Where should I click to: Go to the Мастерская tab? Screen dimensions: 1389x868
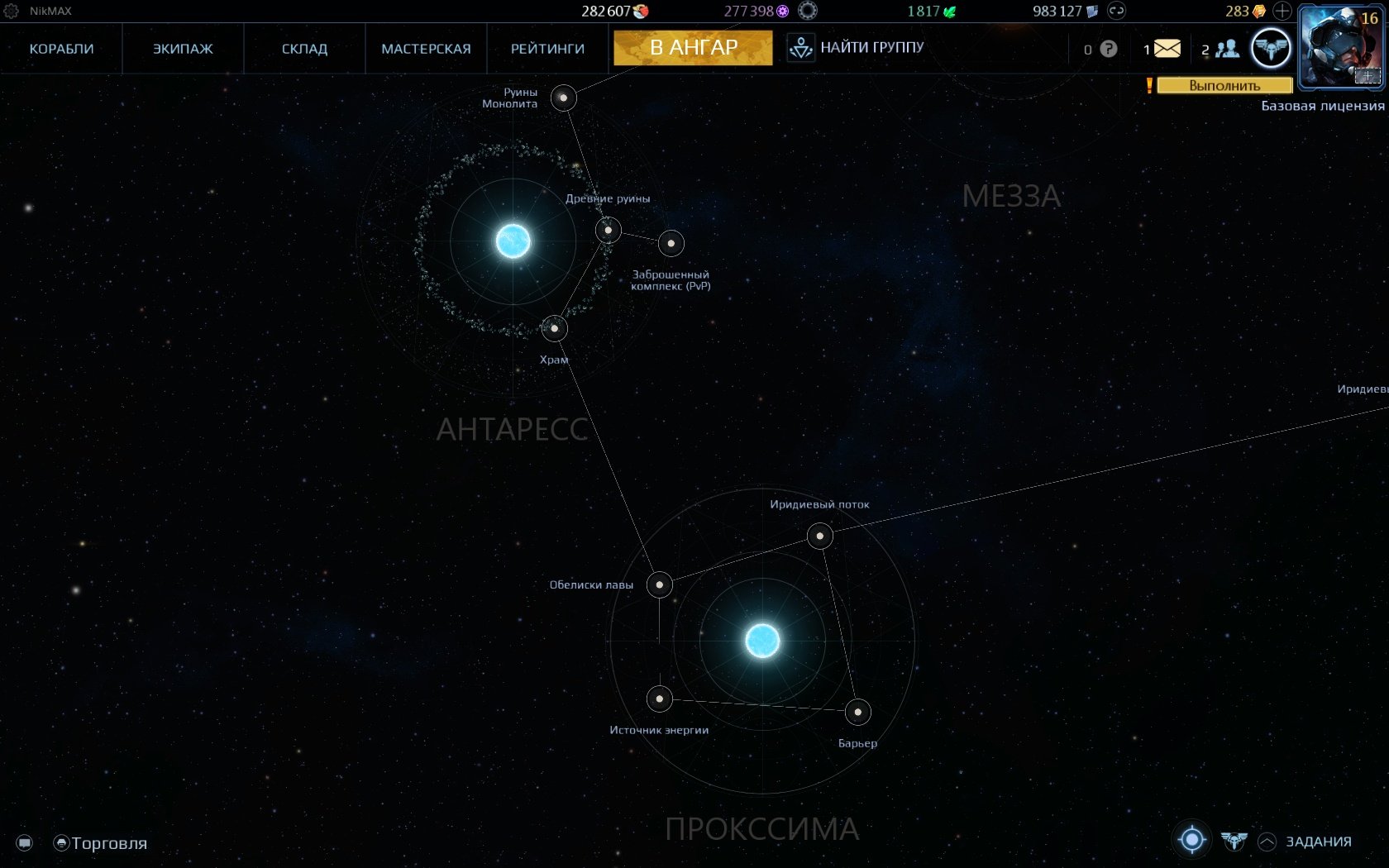click(x=426, y=49)
